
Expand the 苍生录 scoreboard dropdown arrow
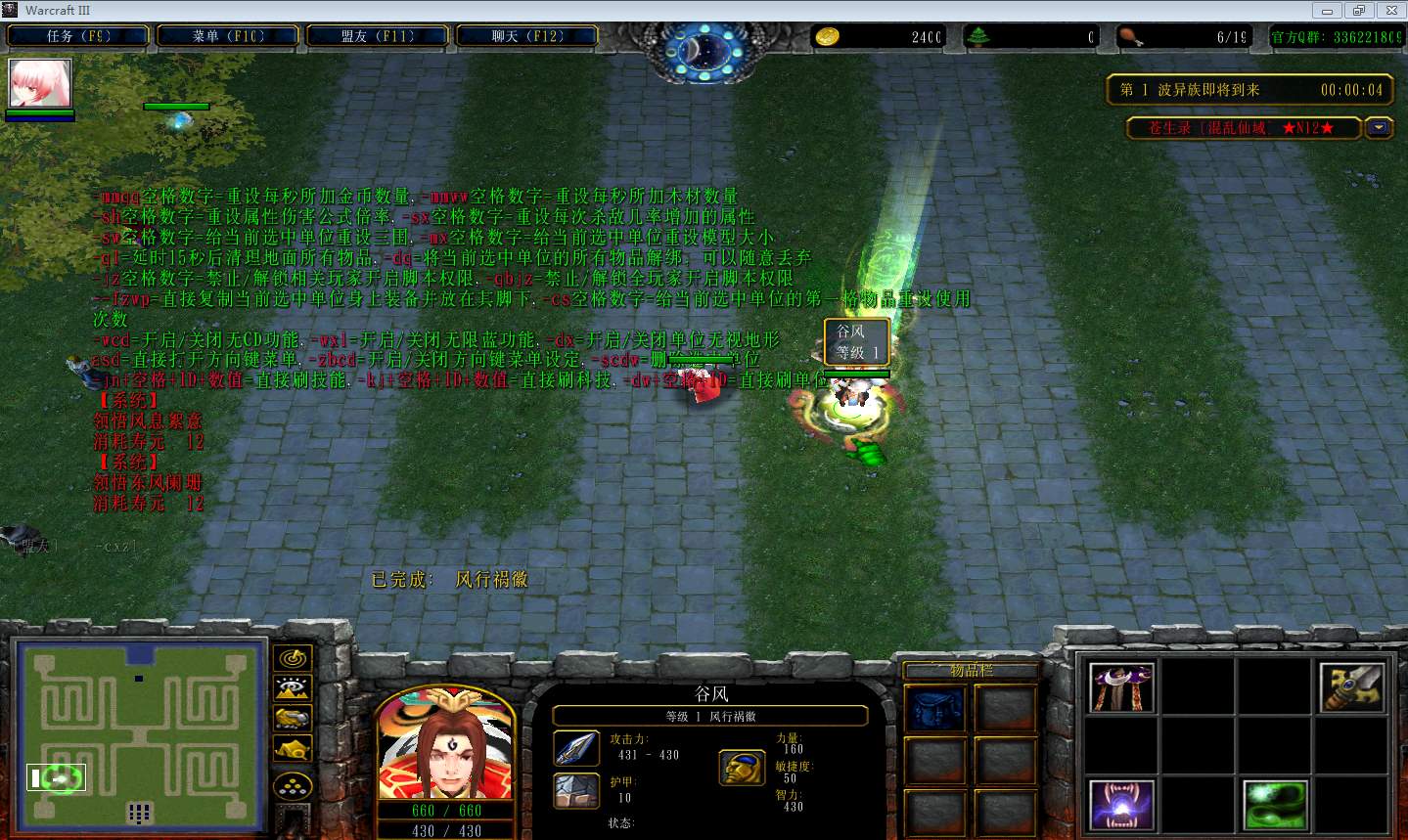coord(1380,128)
